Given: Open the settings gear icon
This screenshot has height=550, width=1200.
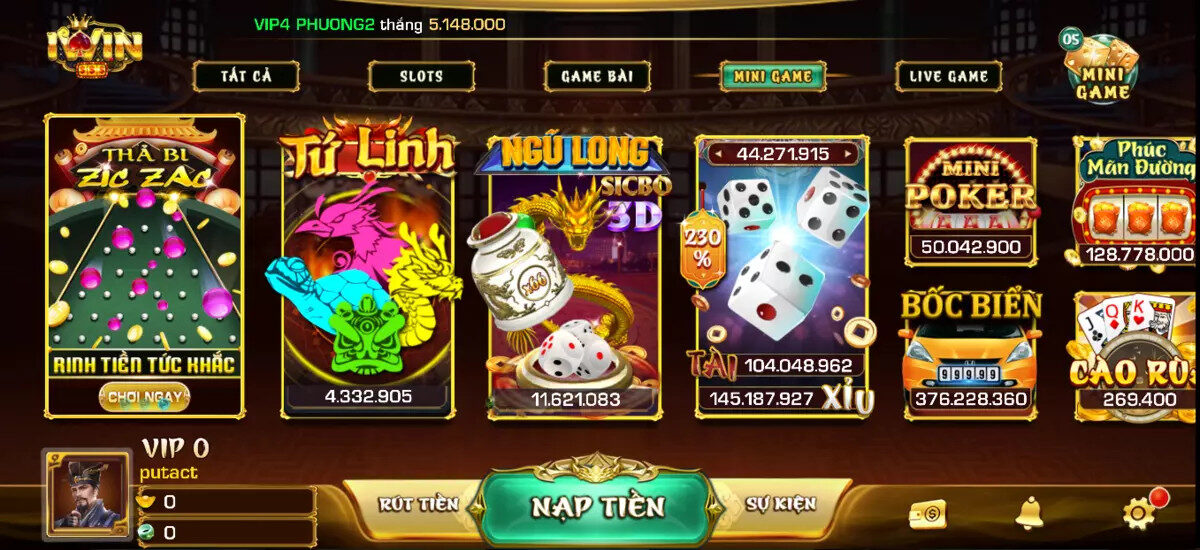Looking at the screenshot, I should [1139, 513].
